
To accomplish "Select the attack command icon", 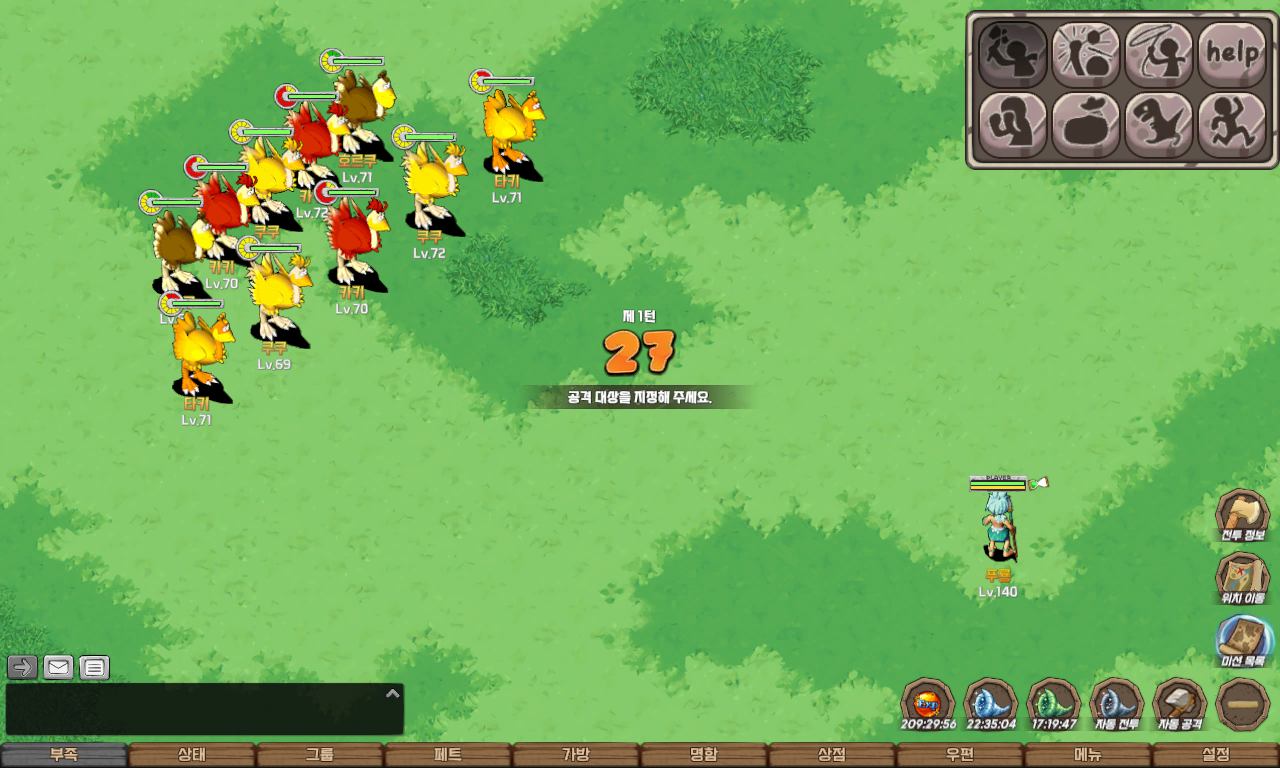I will coord(1013,54).
